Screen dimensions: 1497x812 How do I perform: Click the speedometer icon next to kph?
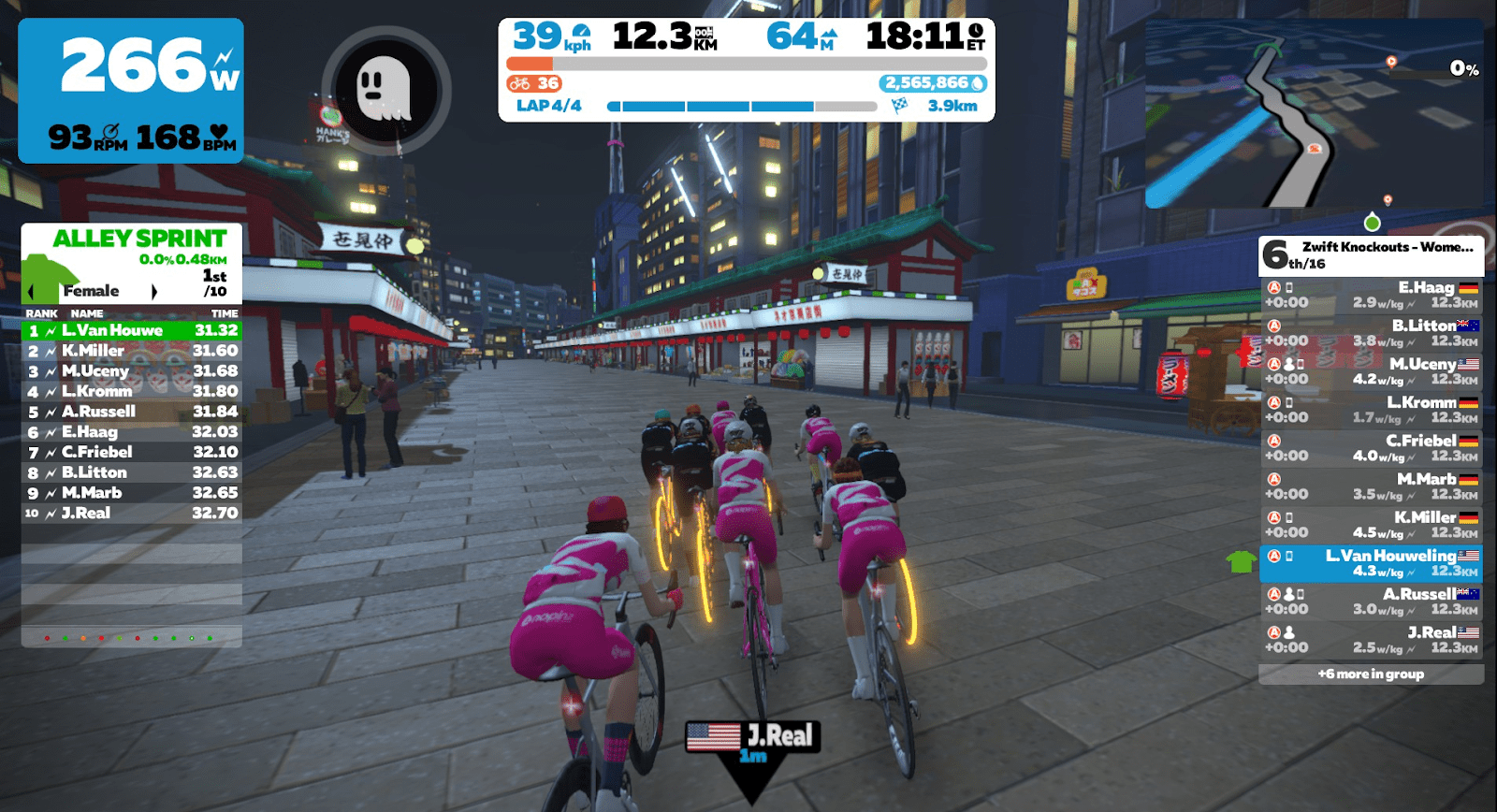581,32
